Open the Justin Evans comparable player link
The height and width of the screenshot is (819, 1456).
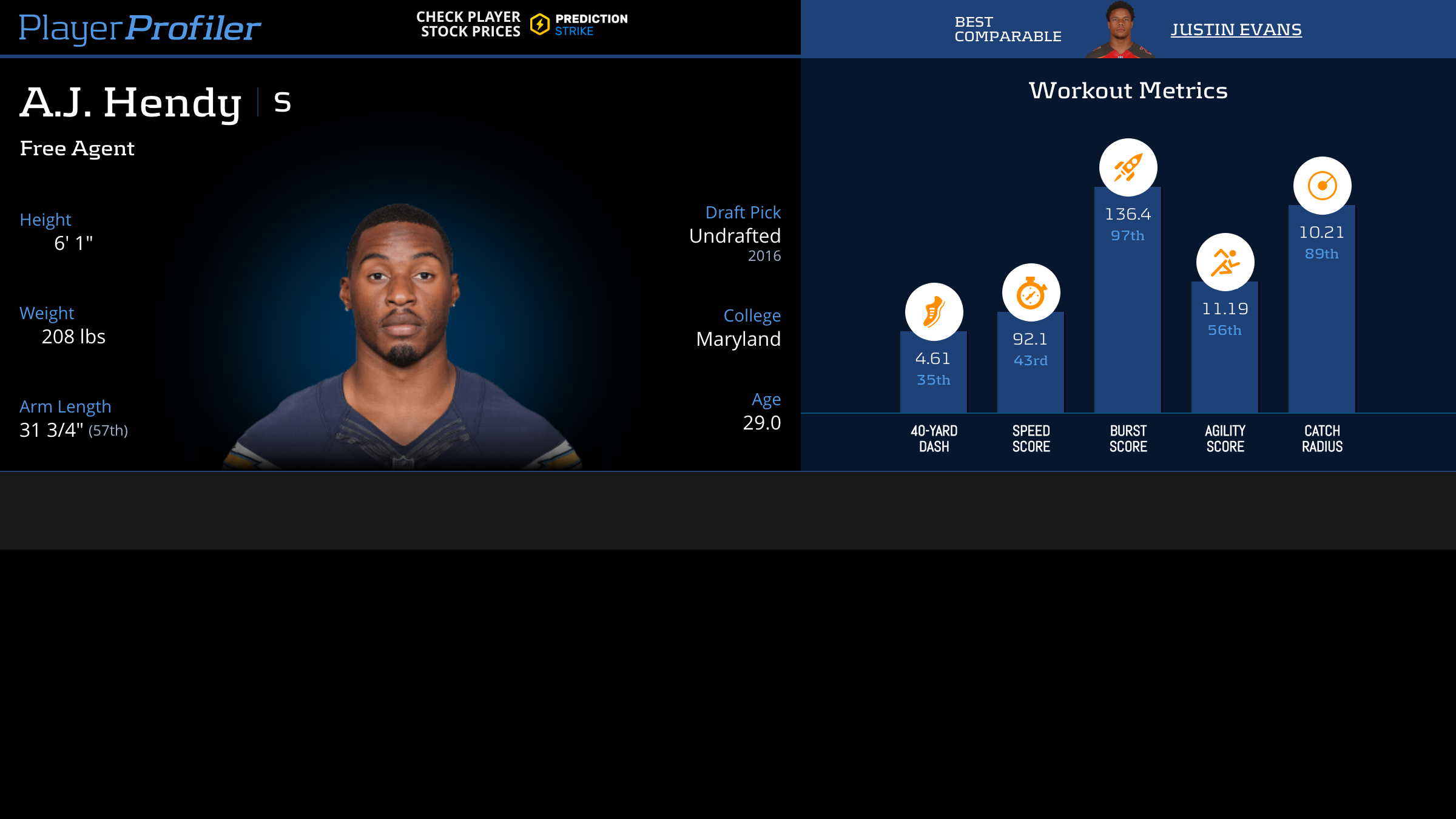[1236, 30]
